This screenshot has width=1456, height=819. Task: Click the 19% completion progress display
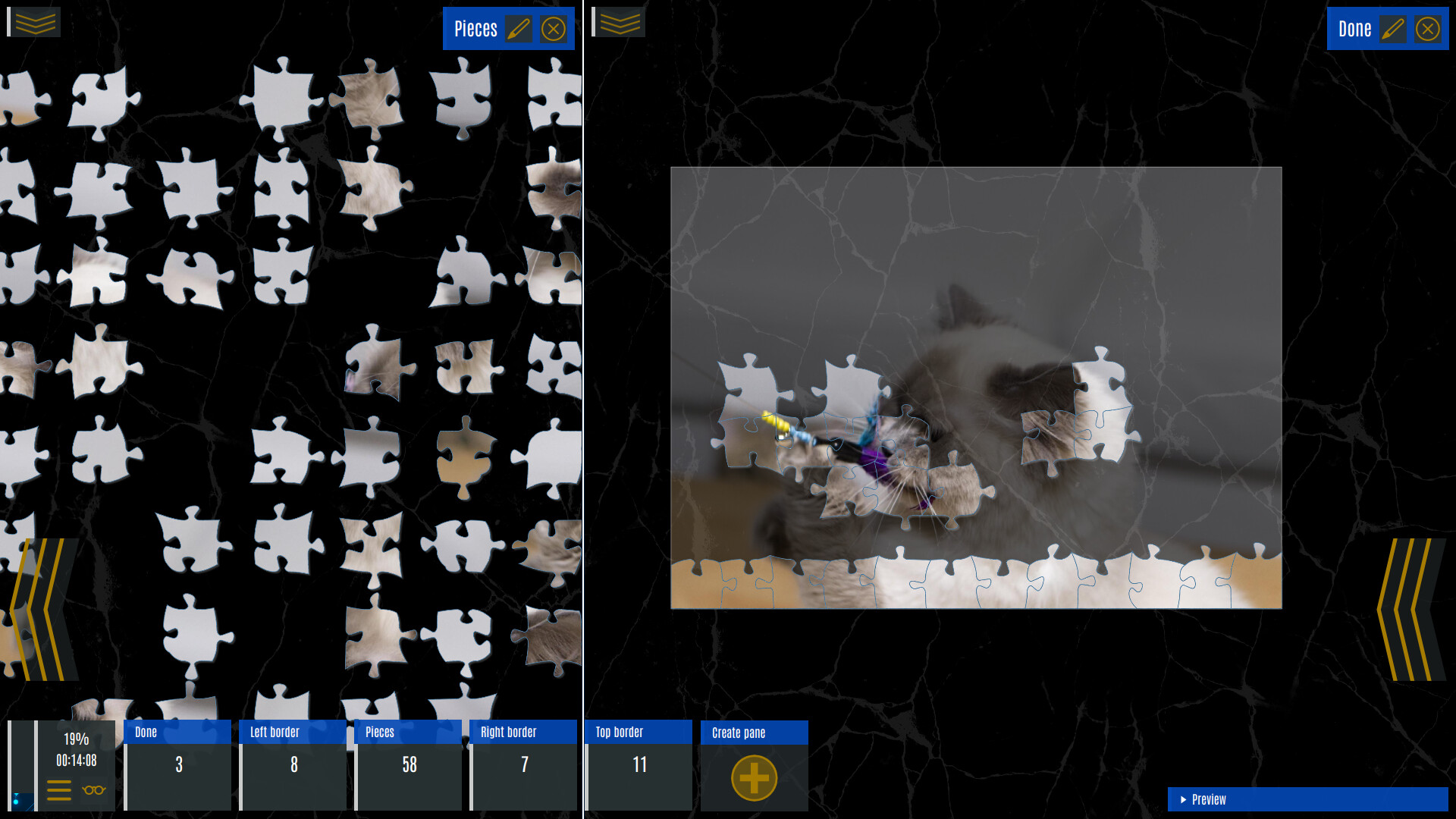pyautogui.click(x=75, y=739)
